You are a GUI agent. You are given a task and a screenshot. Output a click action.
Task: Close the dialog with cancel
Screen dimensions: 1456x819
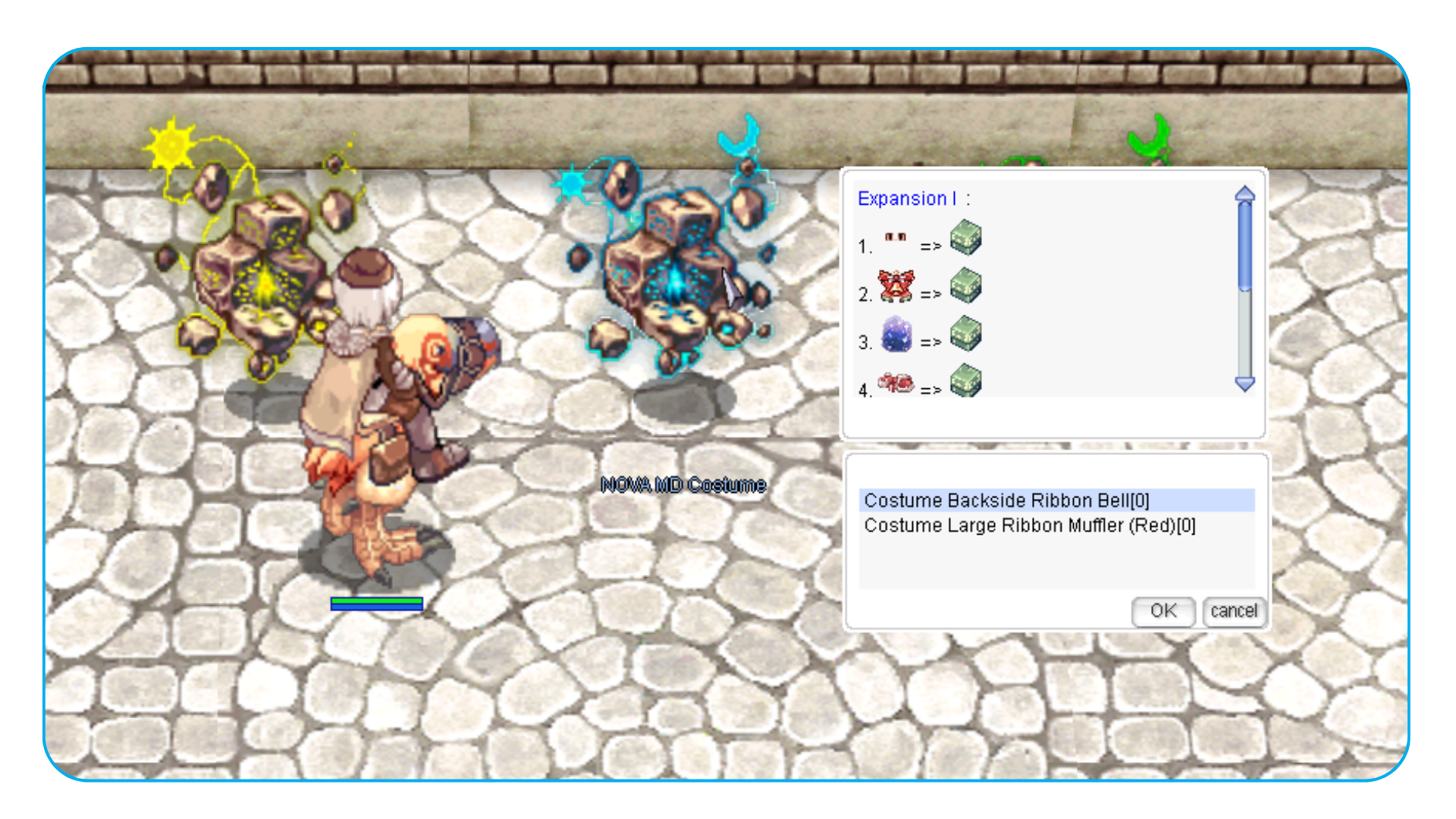coord(1233,611)
